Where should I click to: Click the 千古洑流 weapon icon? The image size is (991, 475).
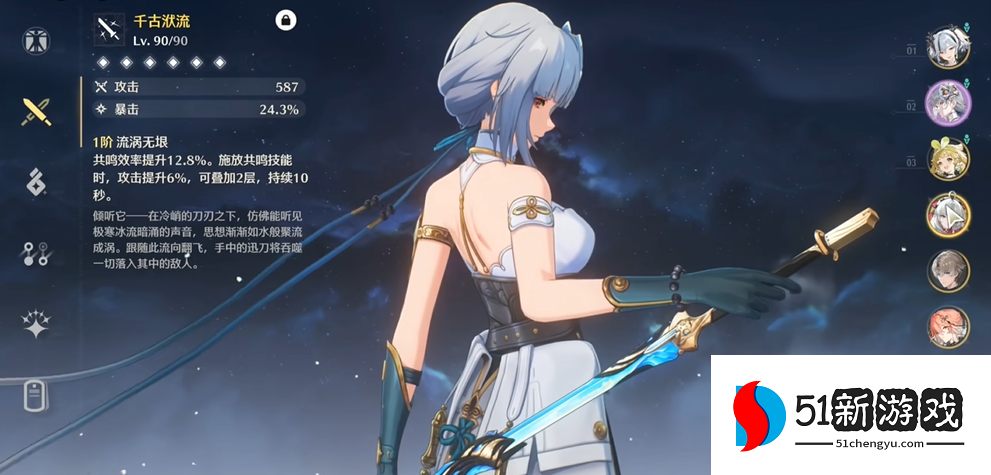pyautogui.click(x=108, y=29)
